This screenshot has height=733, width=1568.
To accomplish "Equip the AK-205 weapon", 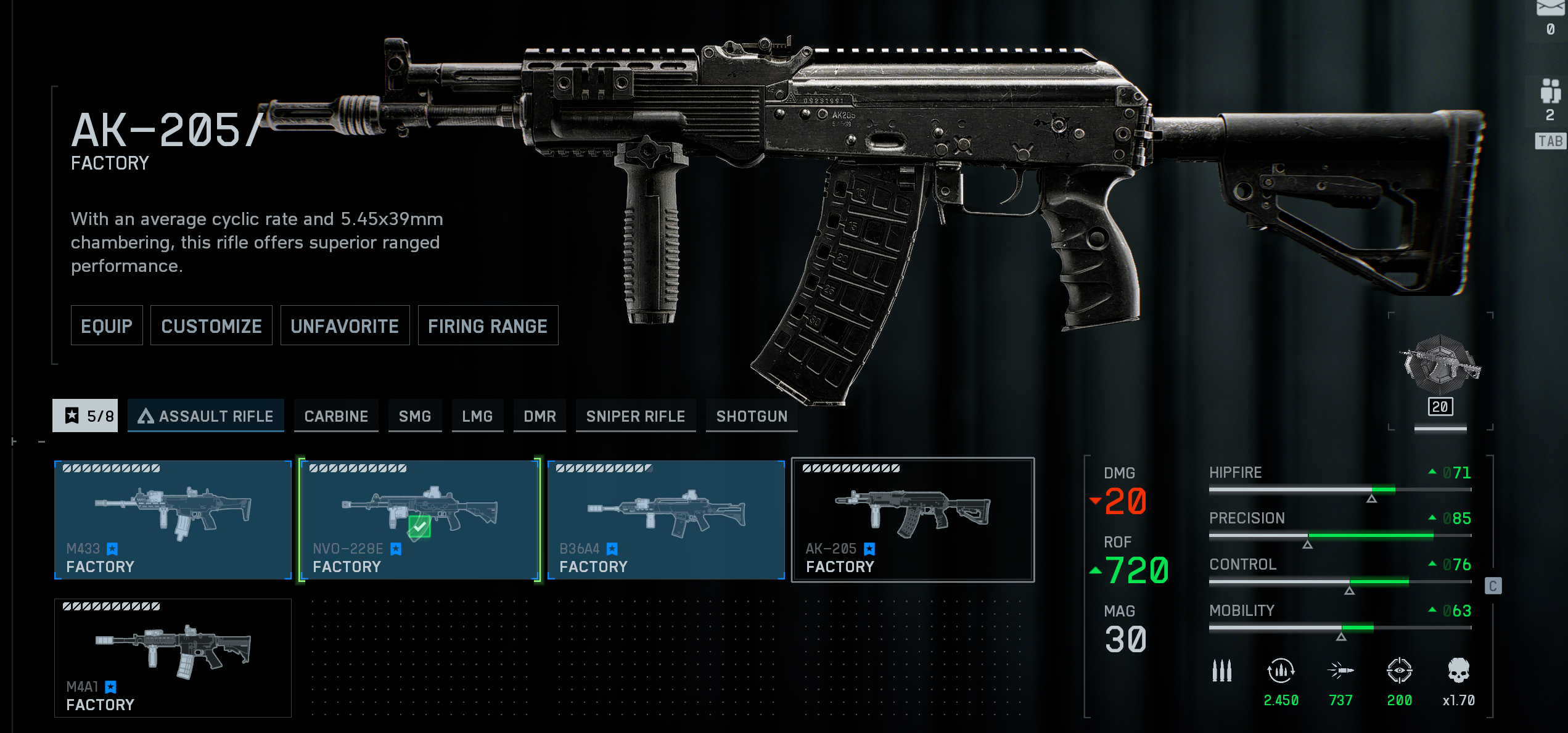I will click(x=106, y=326).
